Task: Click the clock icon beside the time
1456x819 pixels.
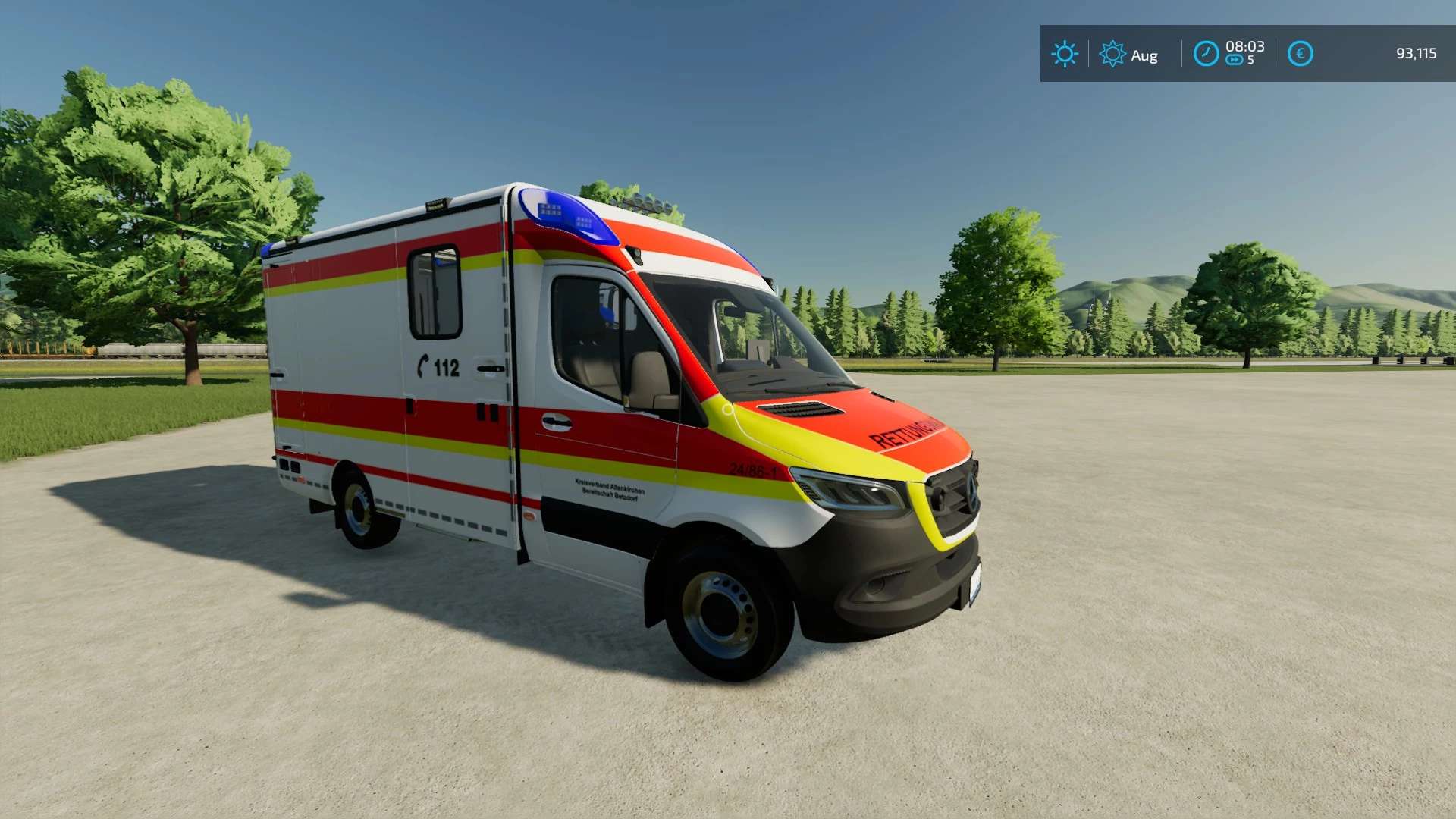Action: coord(1206,54)
